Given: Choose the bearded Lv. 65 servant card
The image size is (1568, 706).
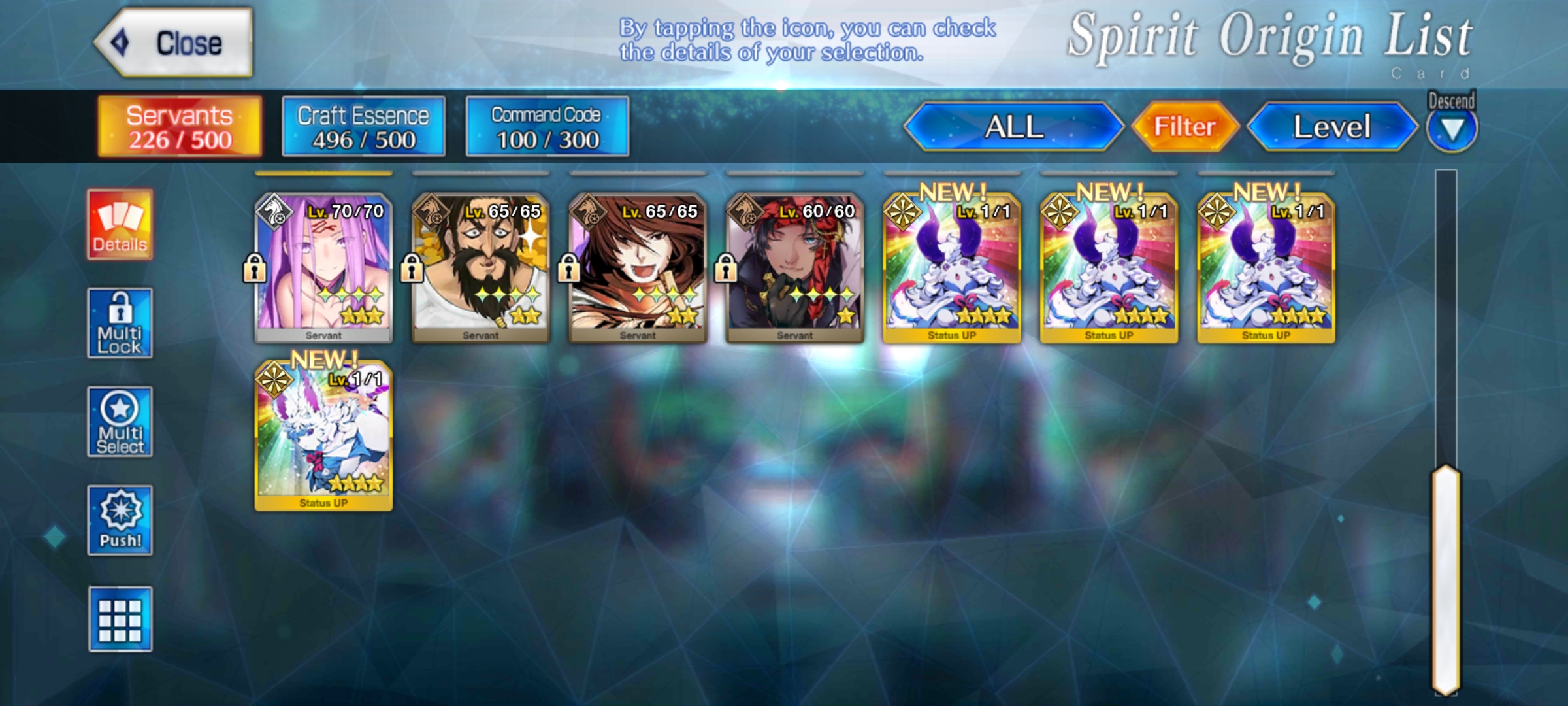Looking at the screenshot, I should [481, 268].
